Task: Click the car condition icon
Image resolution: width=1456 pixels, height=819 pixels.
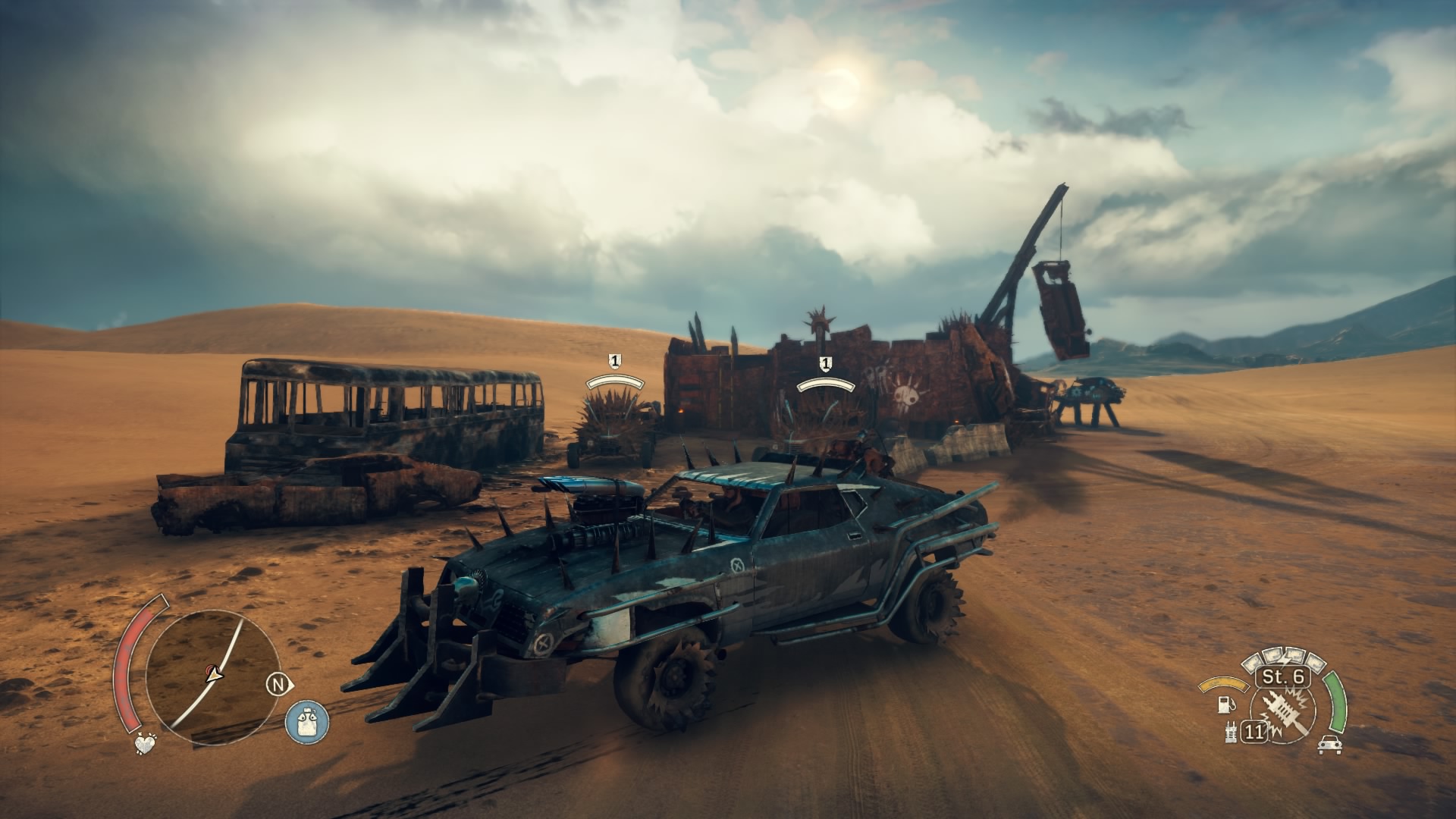Action: [1329, 745]
